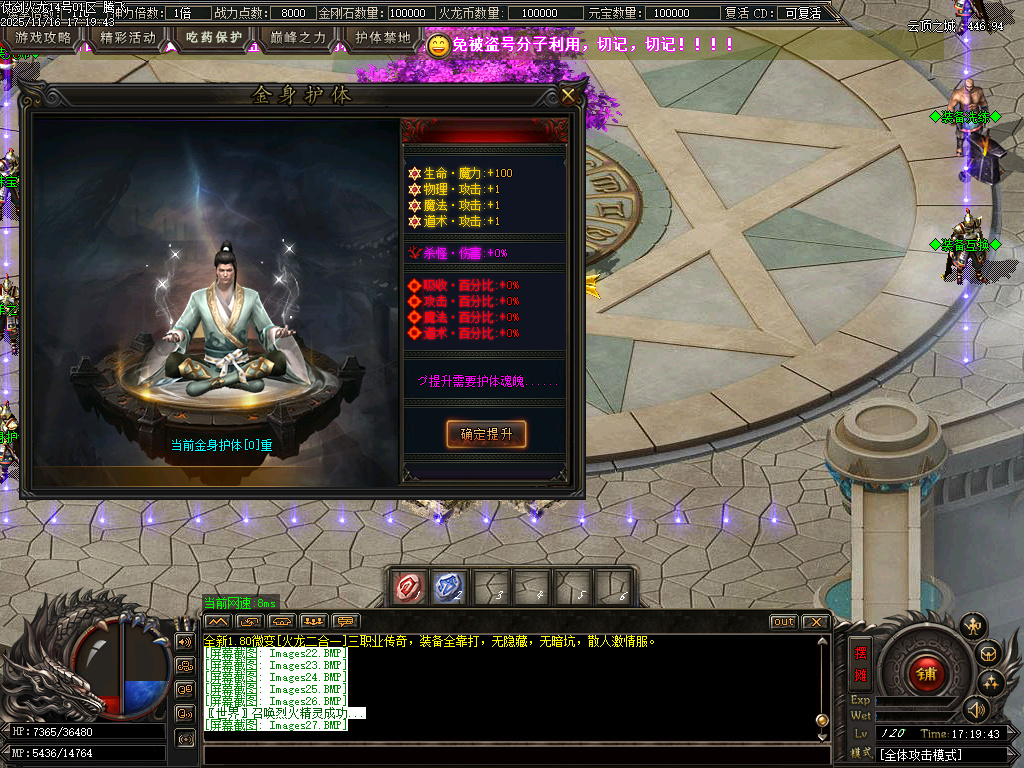Use the red potion in hotbar slot 1
The width and height of the screenshot is (1024, 768).
pos(410,587)
